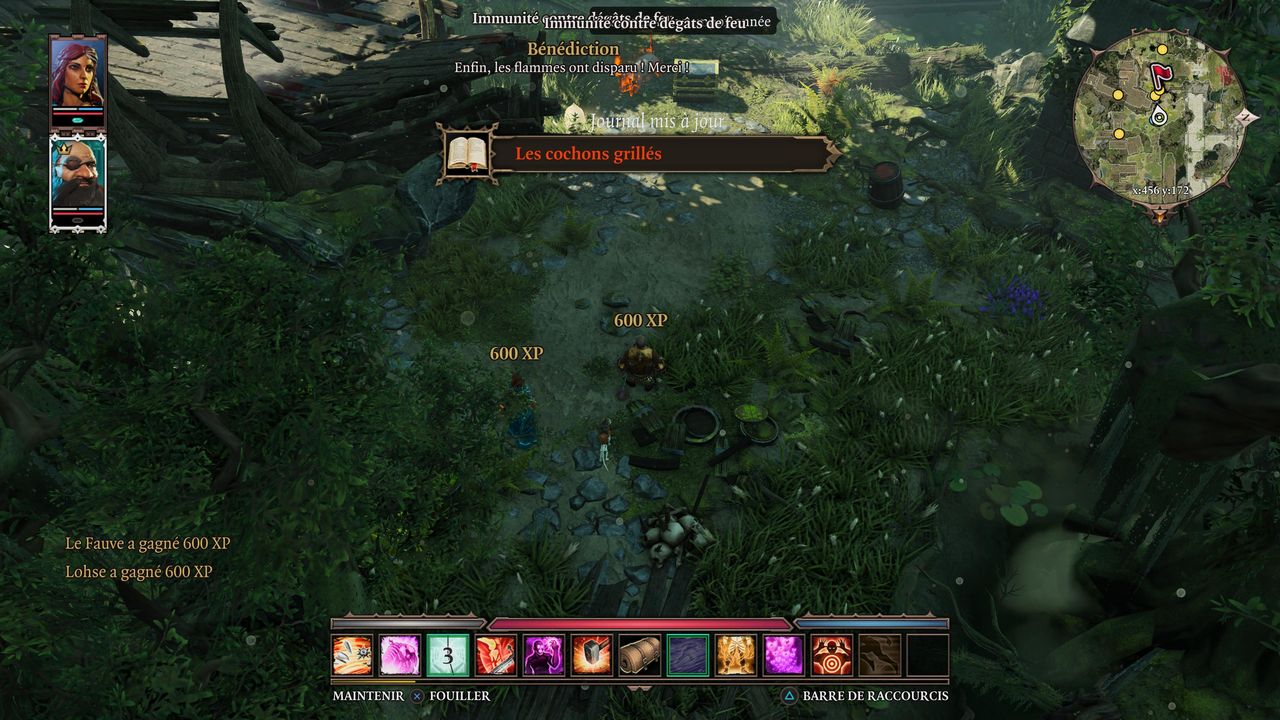The height and width of the screenshot is (720, 1280).
Task: Activate the red sword strike skill
Action: tap(496, 655)
